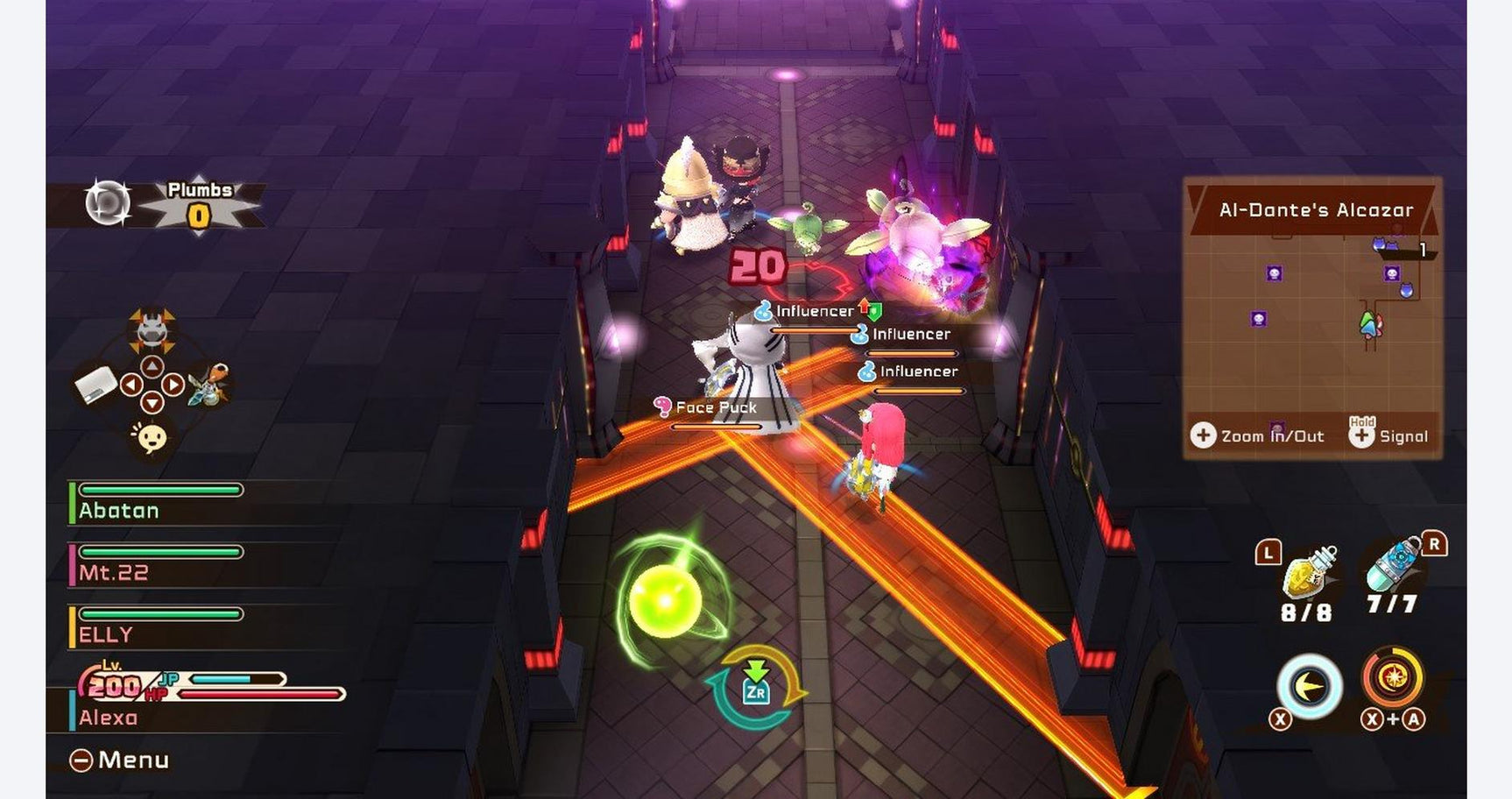Select the blue capsule item slot
The height and width of the screenshot is (799, 1512).
tap(1394, 566)
